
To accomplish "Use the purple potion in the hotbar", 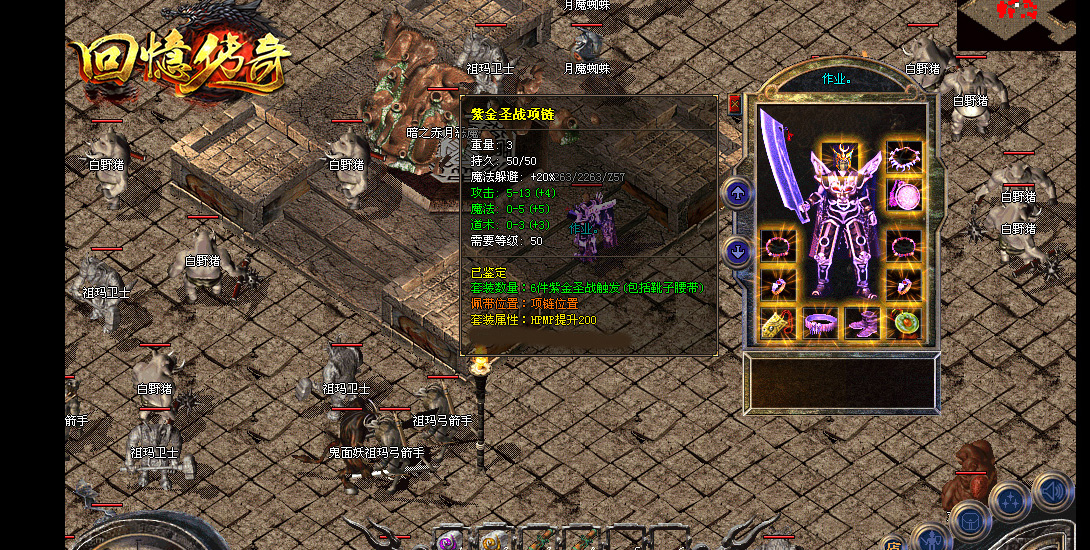I will click(448, 541).
